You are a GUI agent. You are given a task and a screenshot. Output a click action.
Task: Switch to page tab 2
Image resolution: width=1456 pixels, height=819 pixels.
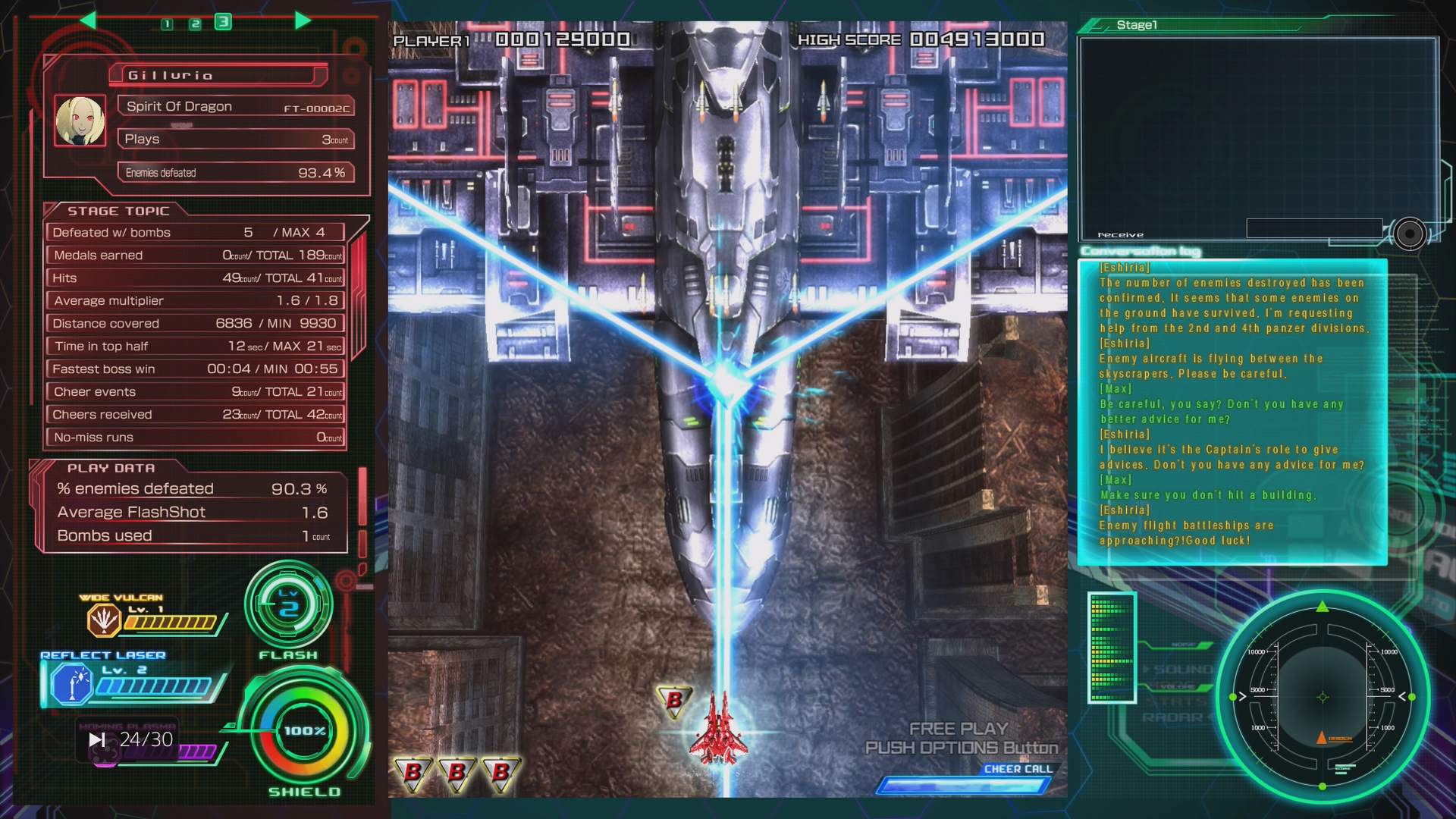coord(195,24)
